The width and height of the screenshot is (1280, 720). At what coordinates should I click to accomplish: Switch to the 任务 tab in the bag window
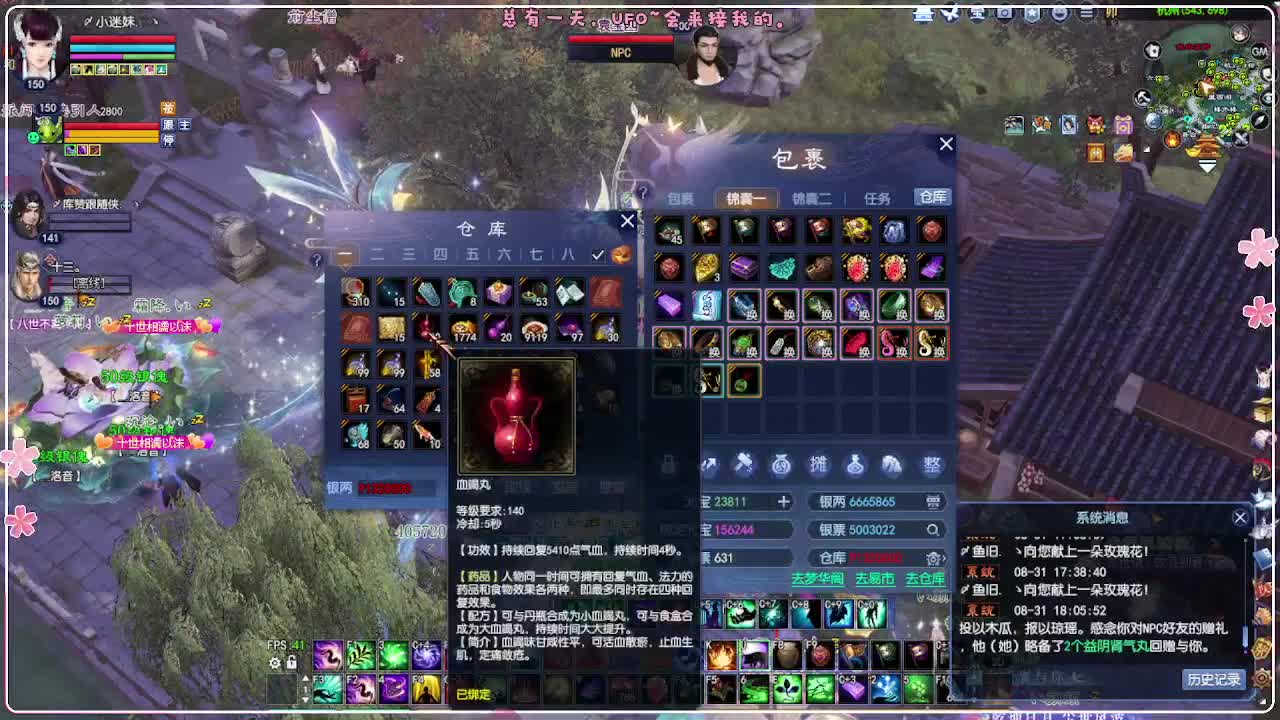pyautogui.click(x=878, y=198)
